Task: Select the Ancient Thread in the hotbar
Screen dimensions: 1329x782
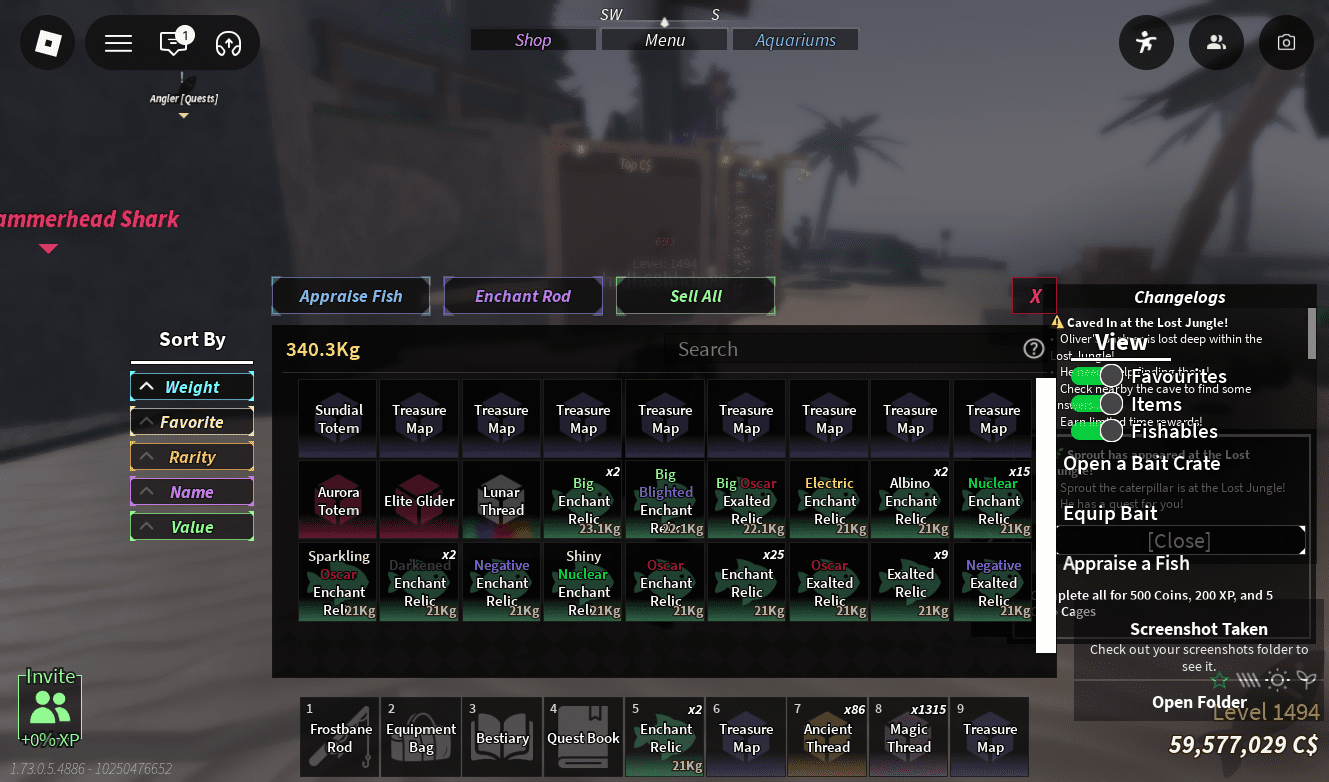Action: (x=827, y=737)
